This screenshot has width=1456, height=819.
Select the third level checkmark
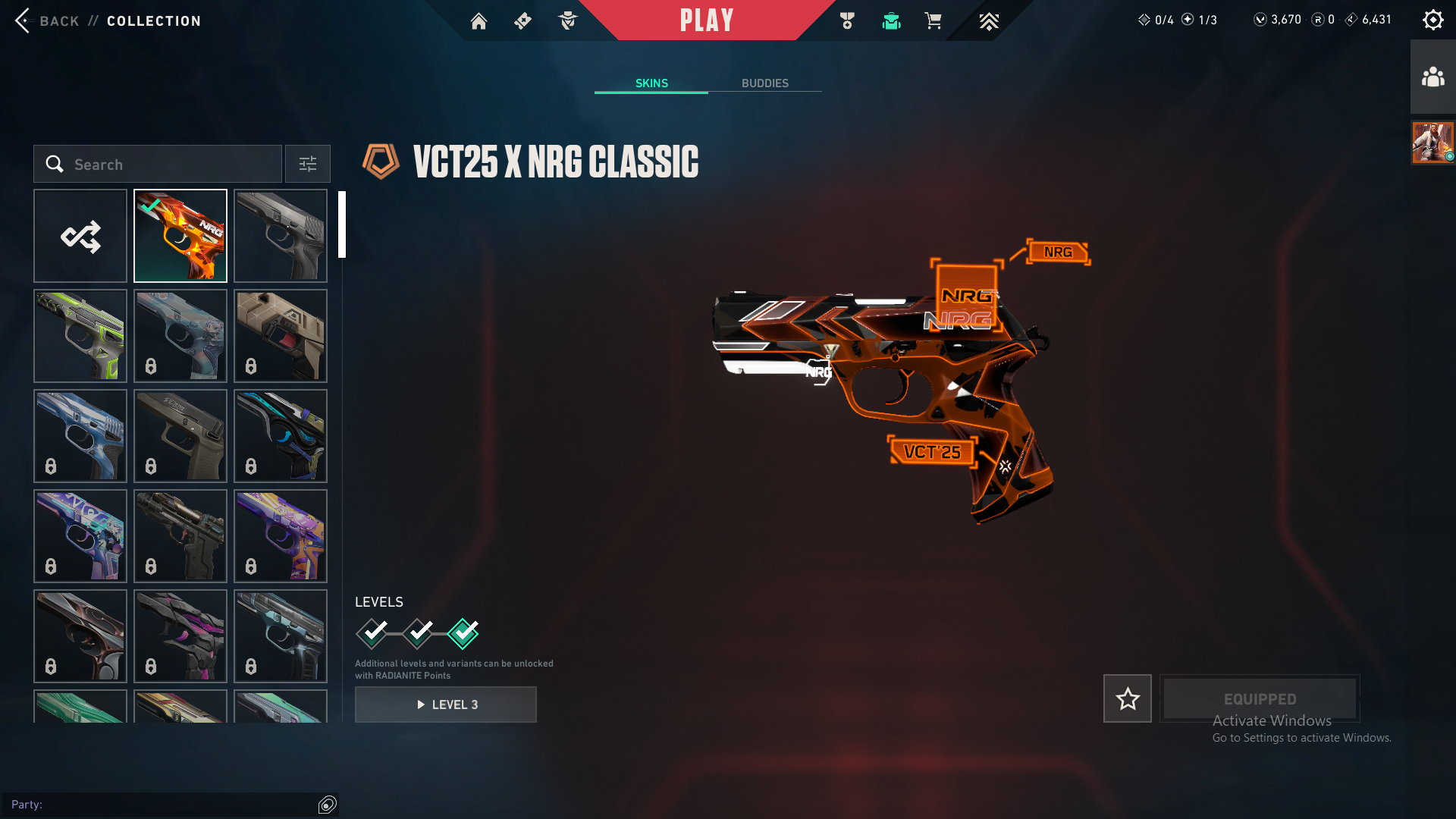click(x=463, y=633)
